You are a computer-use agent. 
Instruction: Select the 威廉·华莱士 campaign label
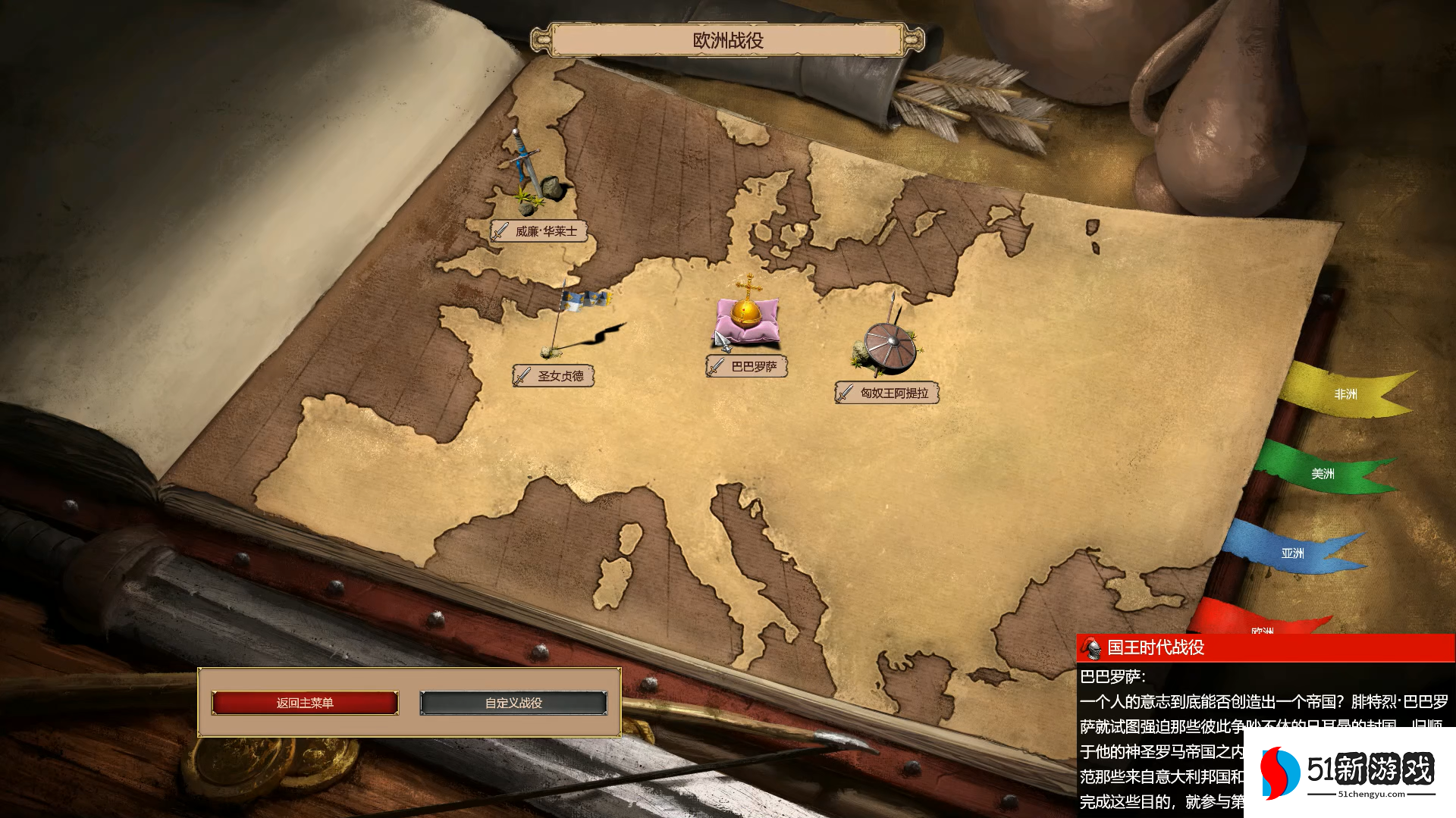coord(539,231)
